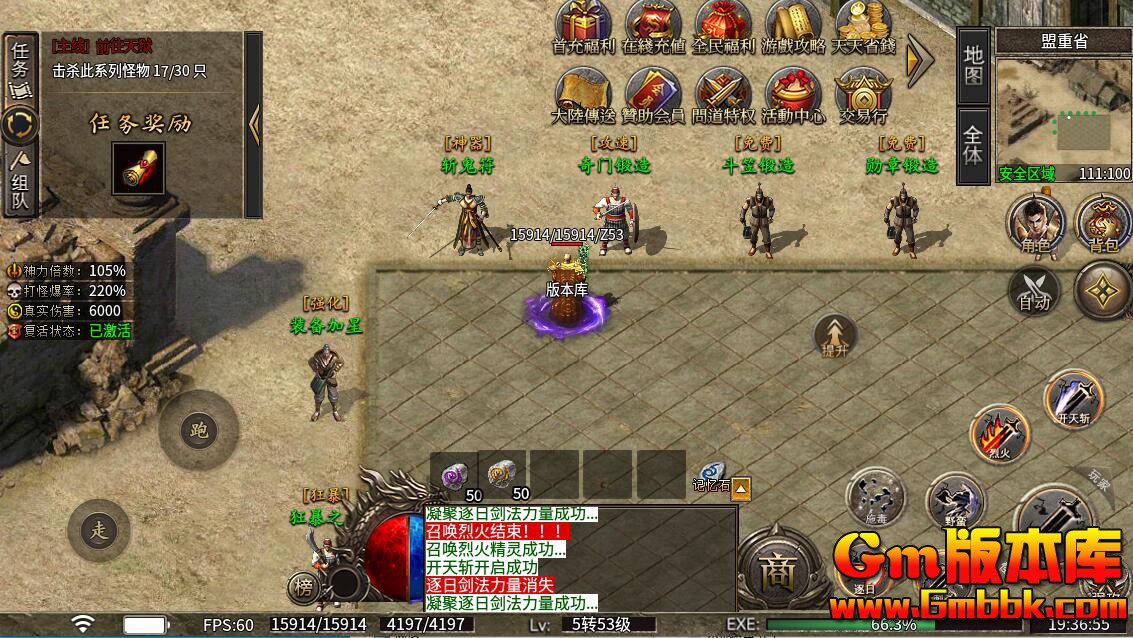Viewport: 1133px width, 638px height.
Task: Open the 赞助会员 membership icon
Action: coord(654,93)
